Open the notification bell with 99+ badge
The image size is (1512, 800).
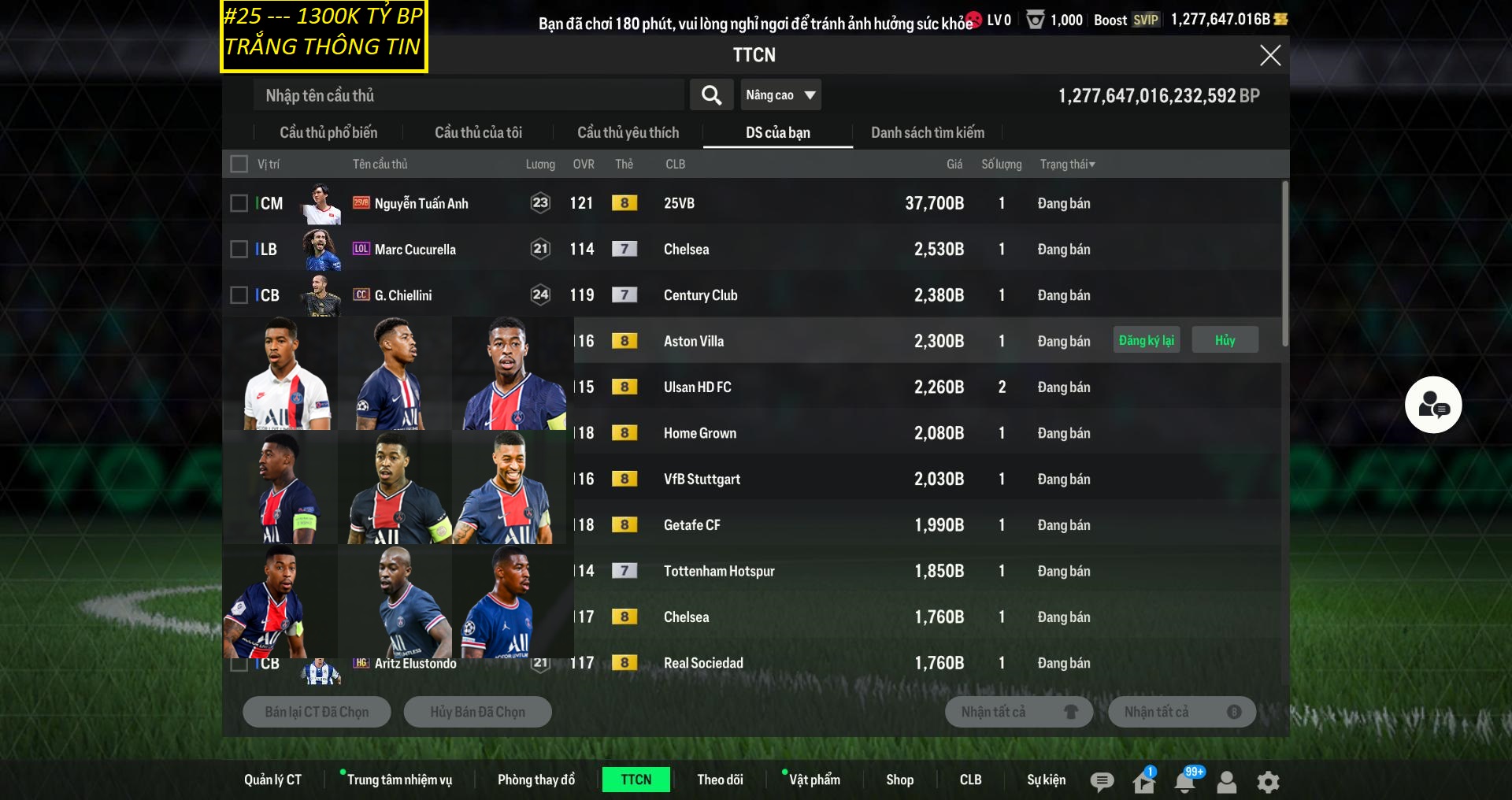tap(1184, 781)
